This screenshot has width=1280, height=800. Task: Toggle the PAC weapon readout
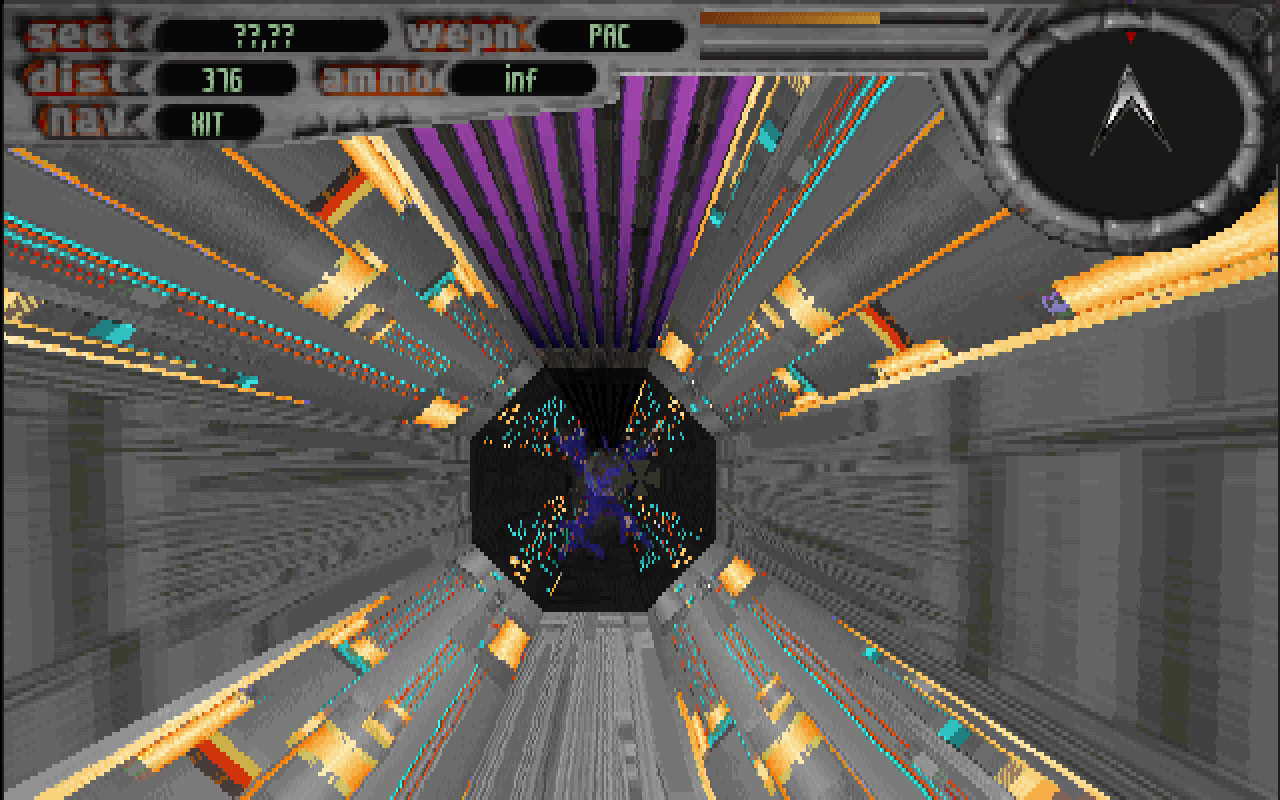coord(609,34)
